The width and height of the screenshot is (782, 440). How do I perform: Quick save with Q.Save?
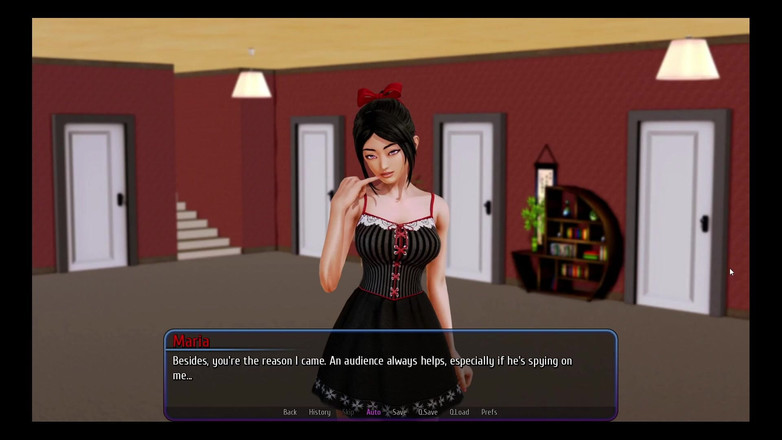coord(428,412)
